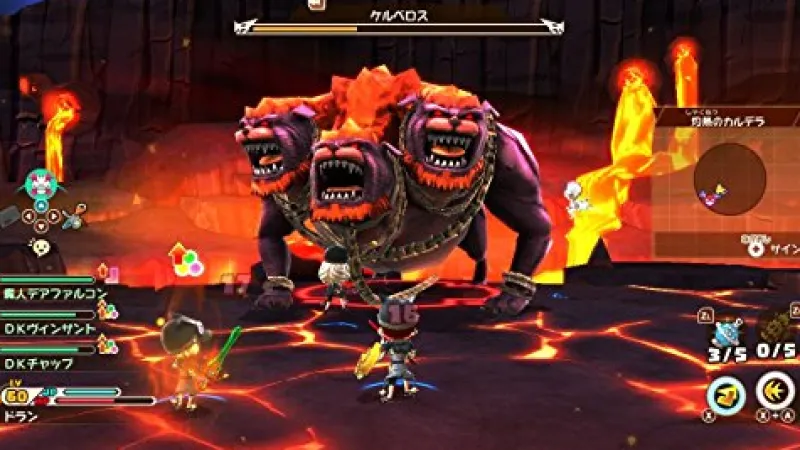Select party member DKヴィンサント

(49, 328)
